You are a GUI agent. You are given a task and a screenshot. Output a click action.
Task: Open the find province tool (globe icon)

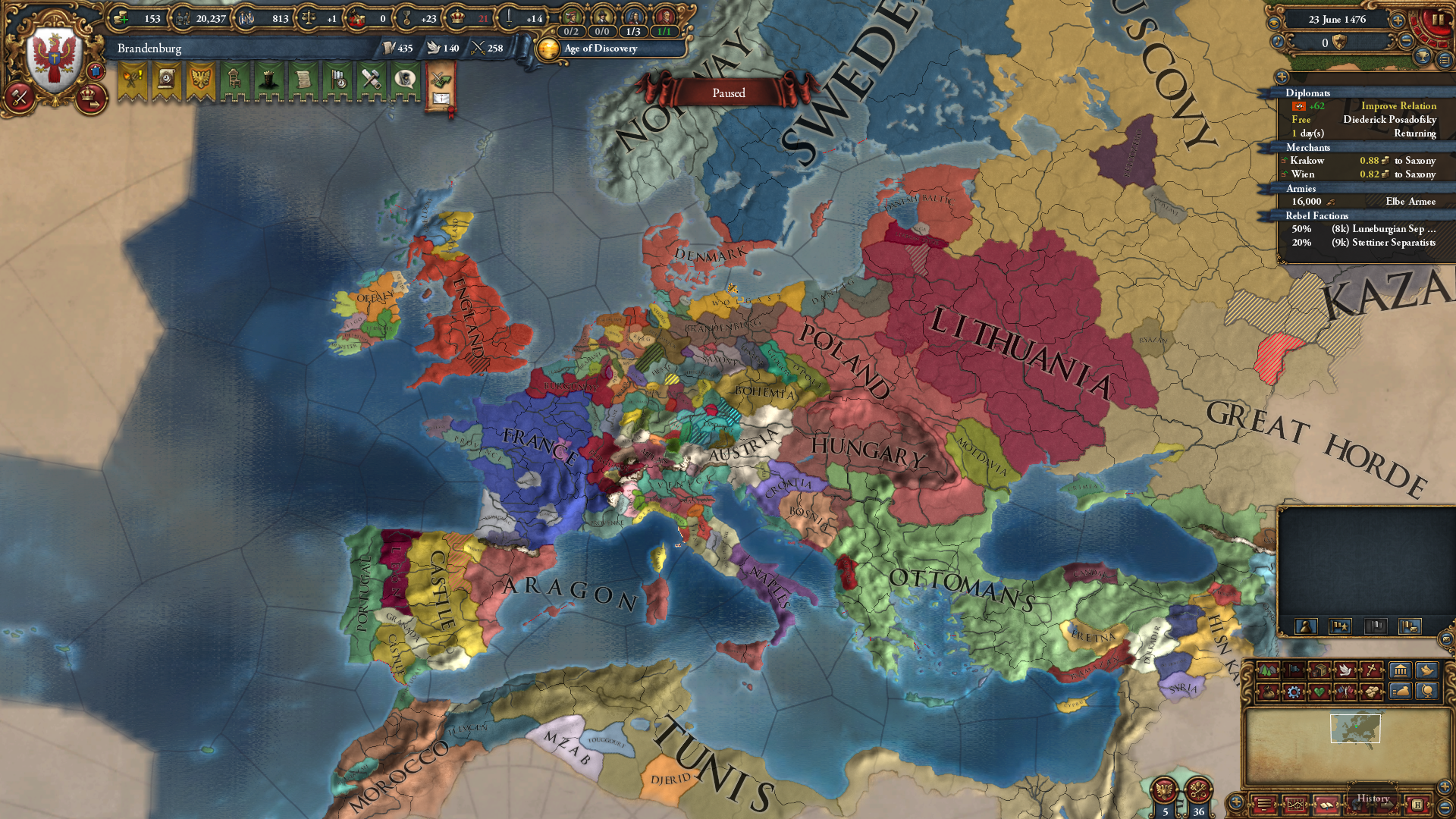pos(1427,692)
